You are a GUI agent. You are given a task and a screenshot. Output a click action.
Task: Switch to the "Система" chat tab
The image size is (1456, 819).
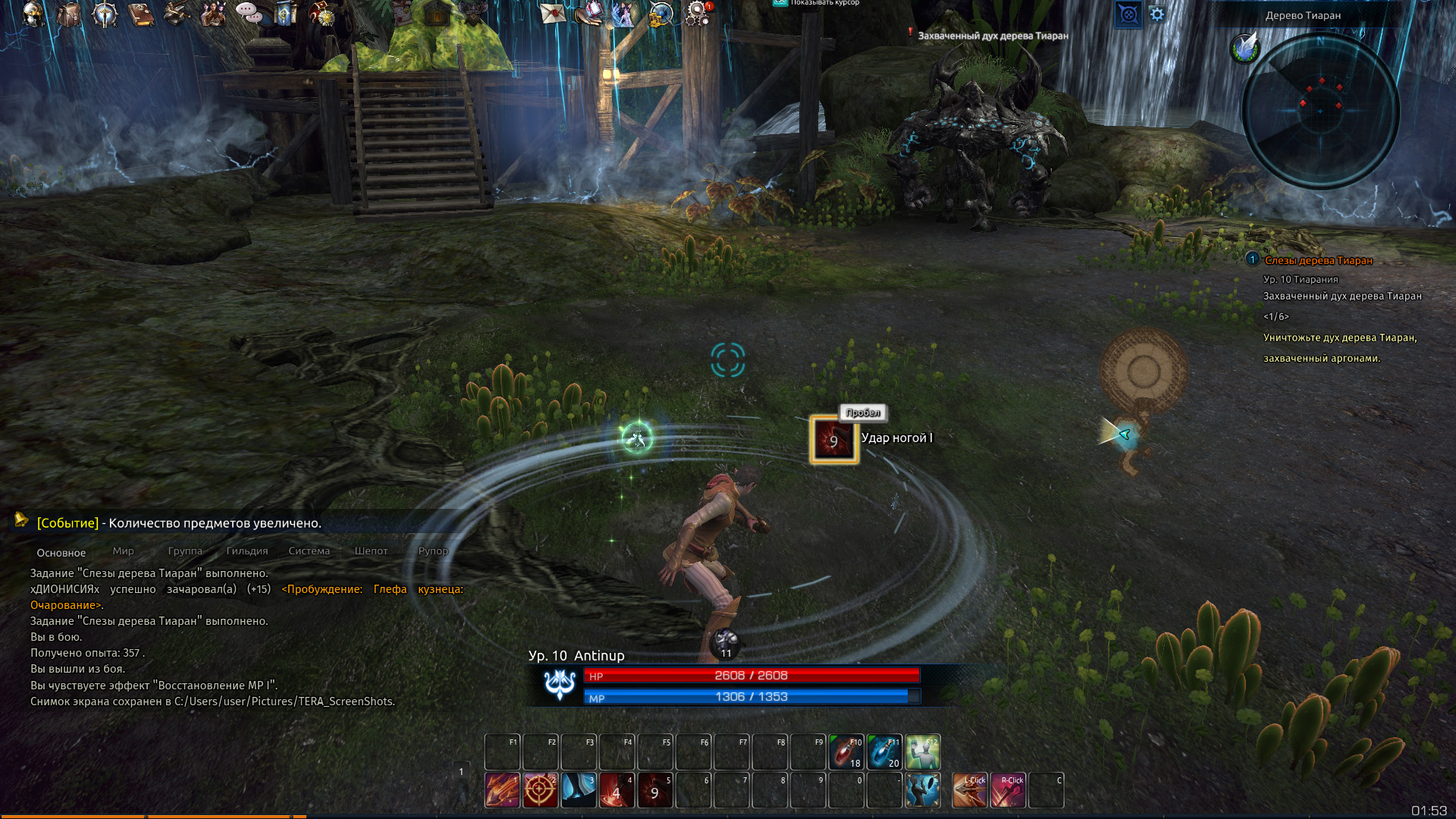(x=309, y=551)
